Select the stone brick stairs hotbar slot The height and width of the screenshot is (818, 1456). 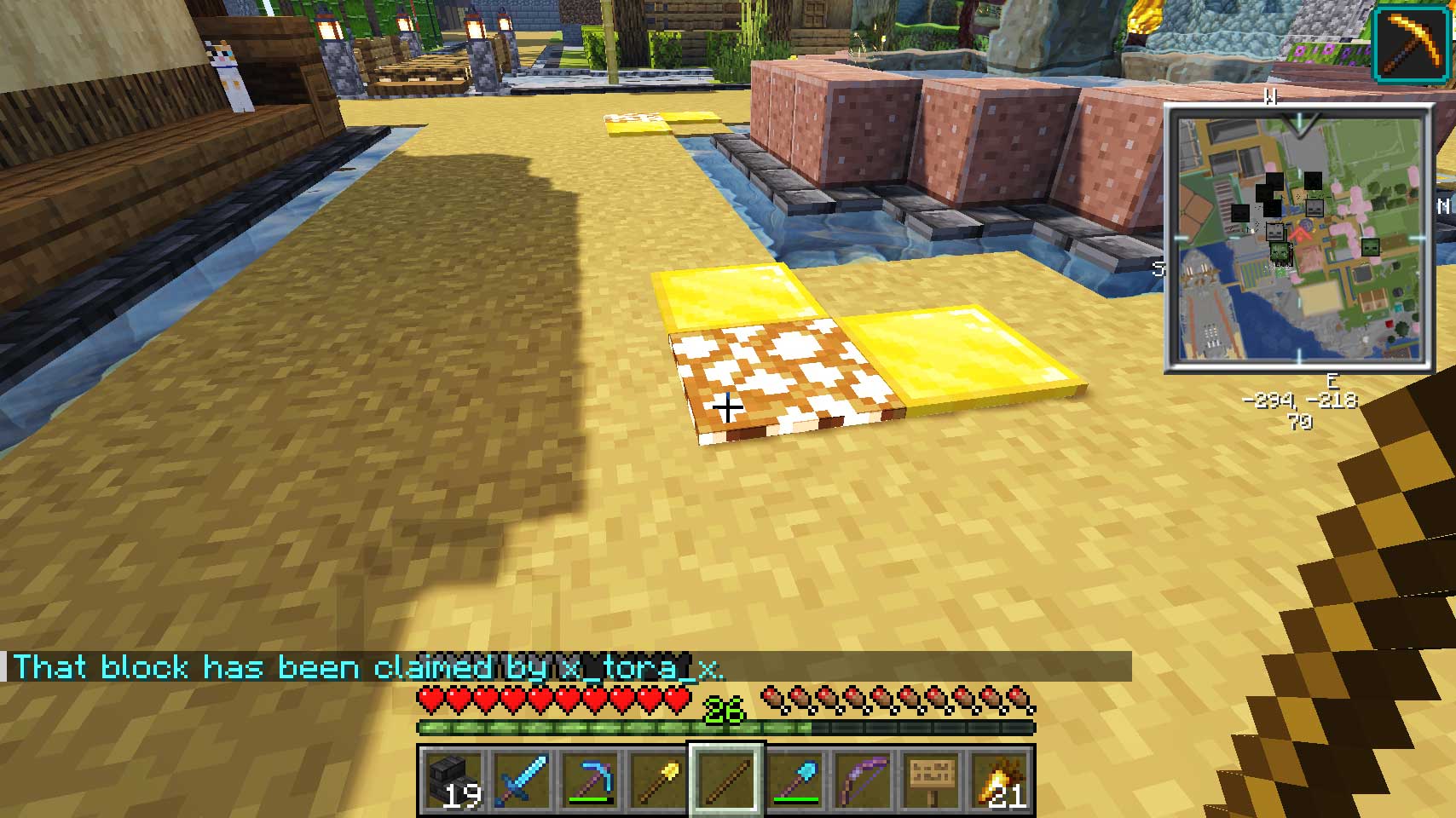click(453, 780)
